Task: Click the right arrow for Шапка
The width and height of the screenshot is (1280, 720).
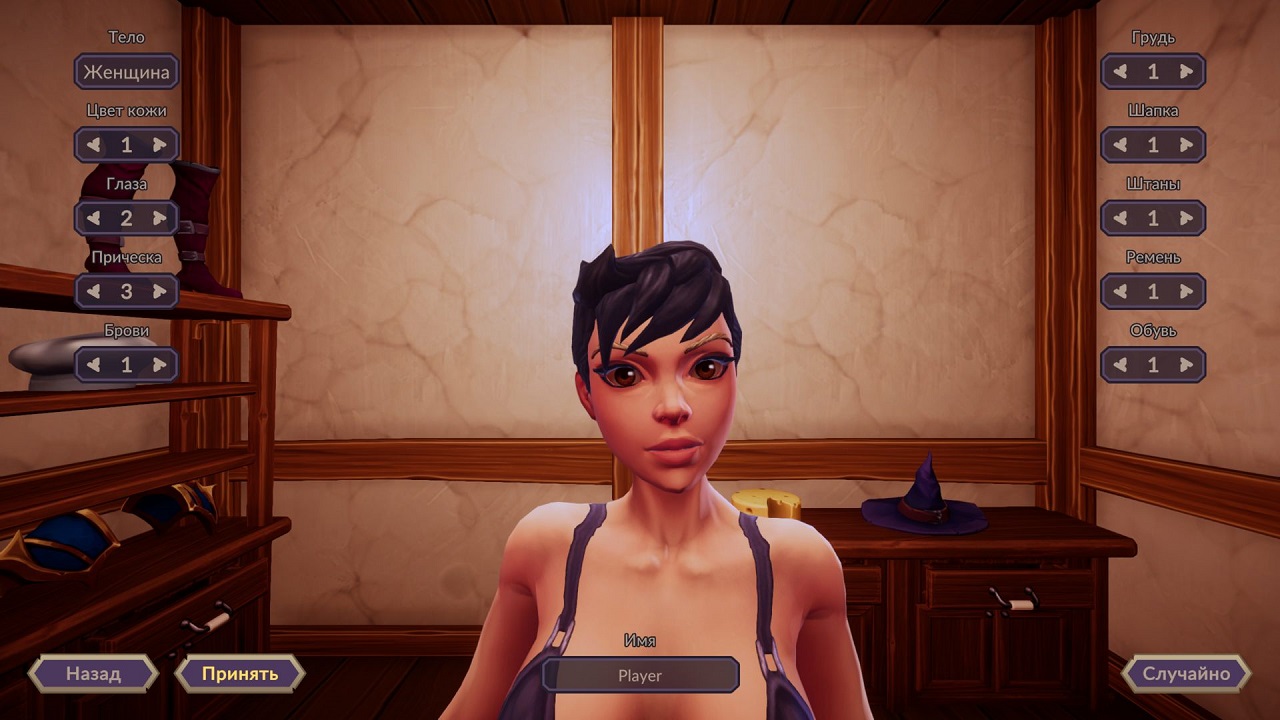Action: coord(1186,145)
